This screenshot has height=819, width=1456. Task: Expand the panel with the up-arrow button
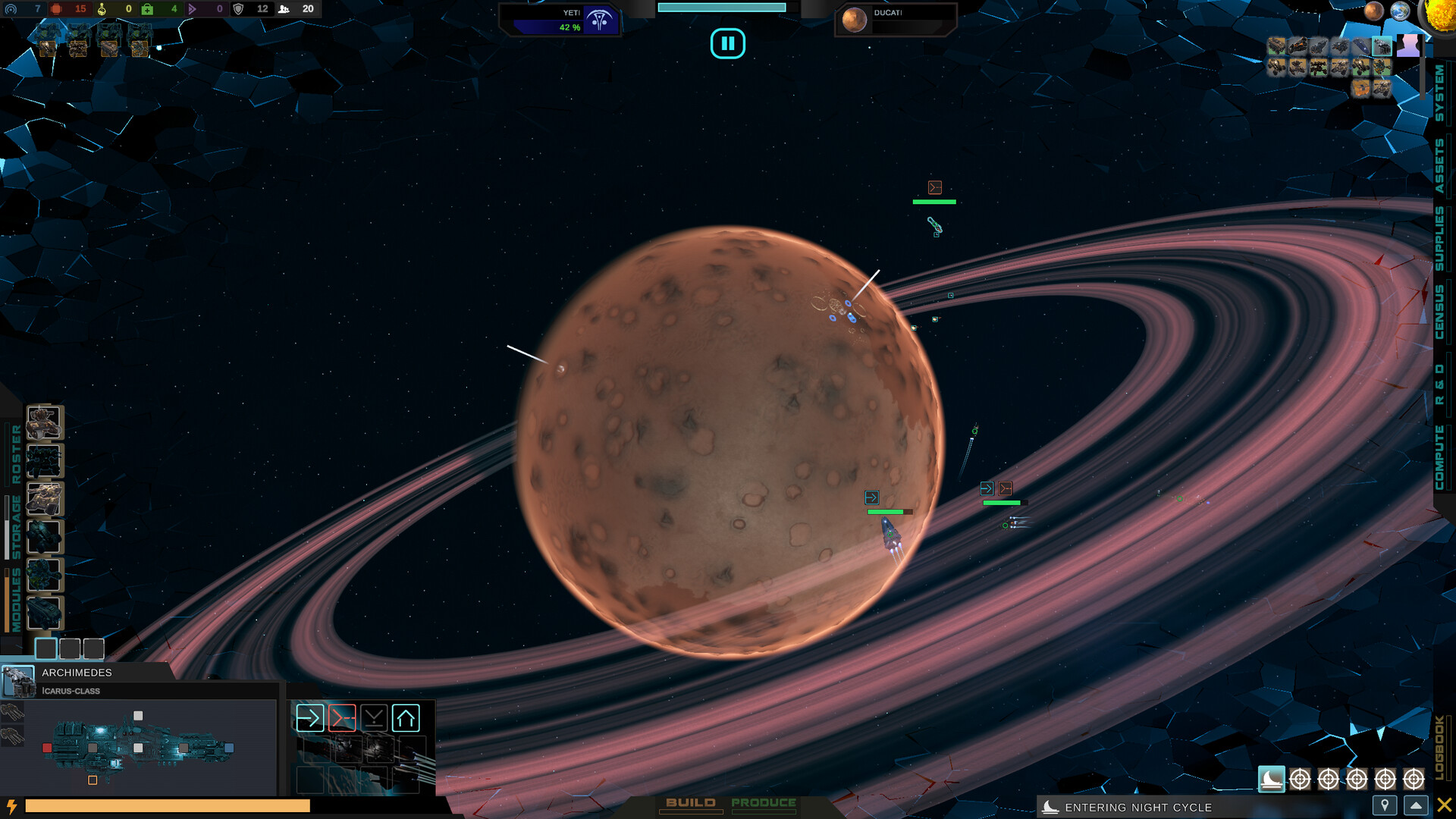pyautogui.click(x=1417, y=807)
